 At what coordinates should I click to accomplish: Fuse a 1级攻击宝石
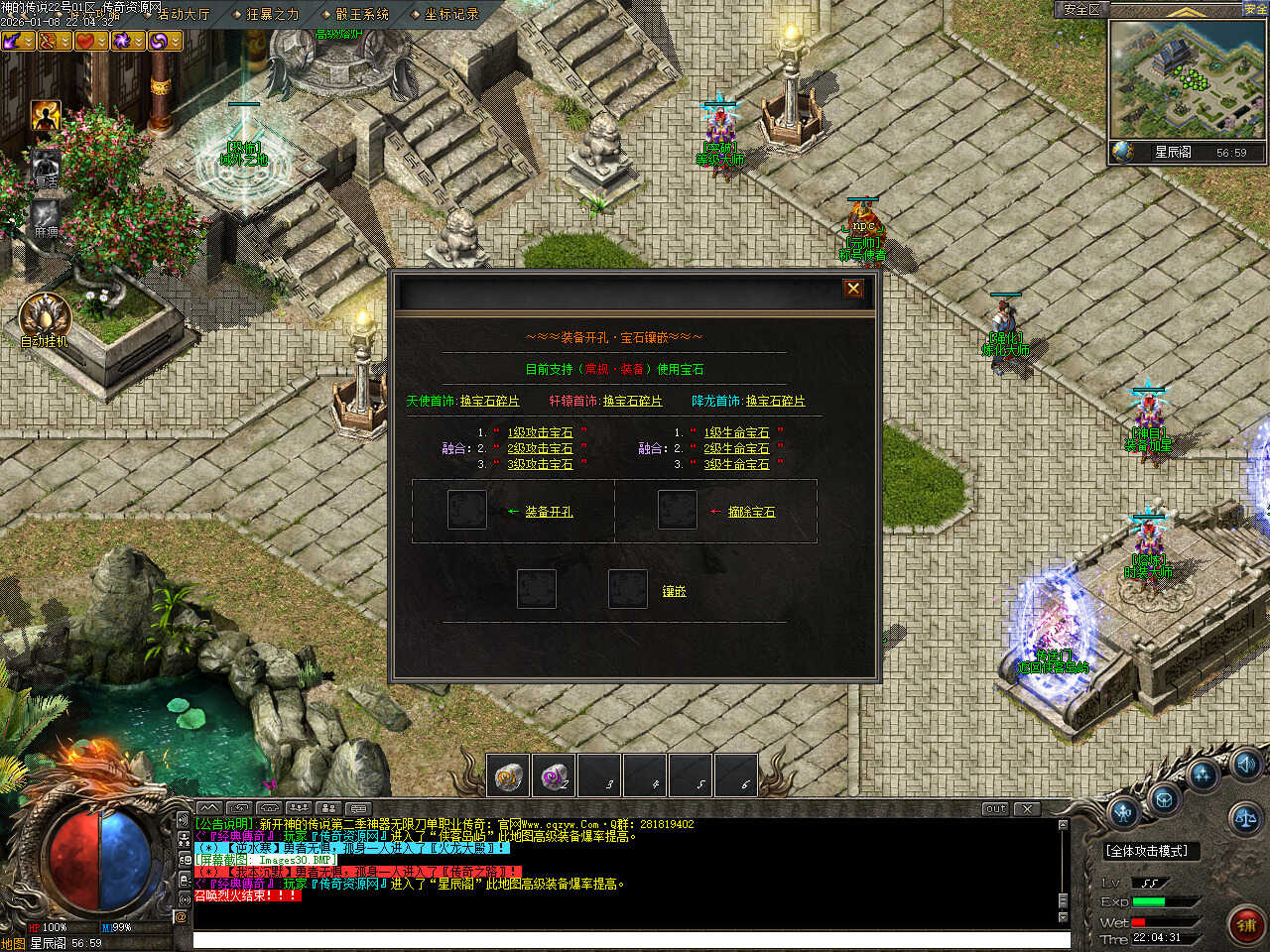540,433
